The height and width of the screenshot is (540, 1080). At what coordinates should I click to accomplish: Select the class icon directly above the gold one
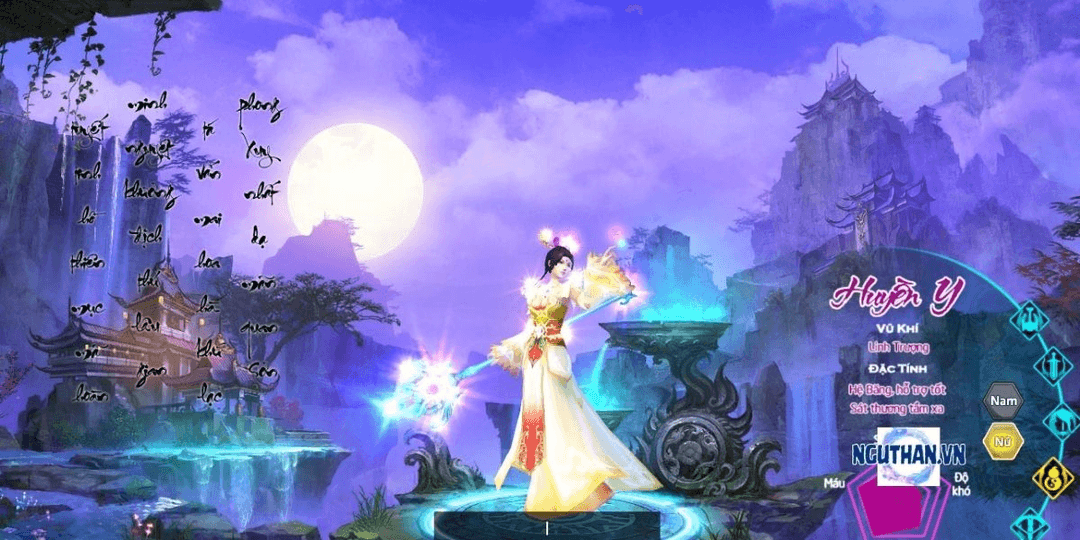[x=1062, y=420]
